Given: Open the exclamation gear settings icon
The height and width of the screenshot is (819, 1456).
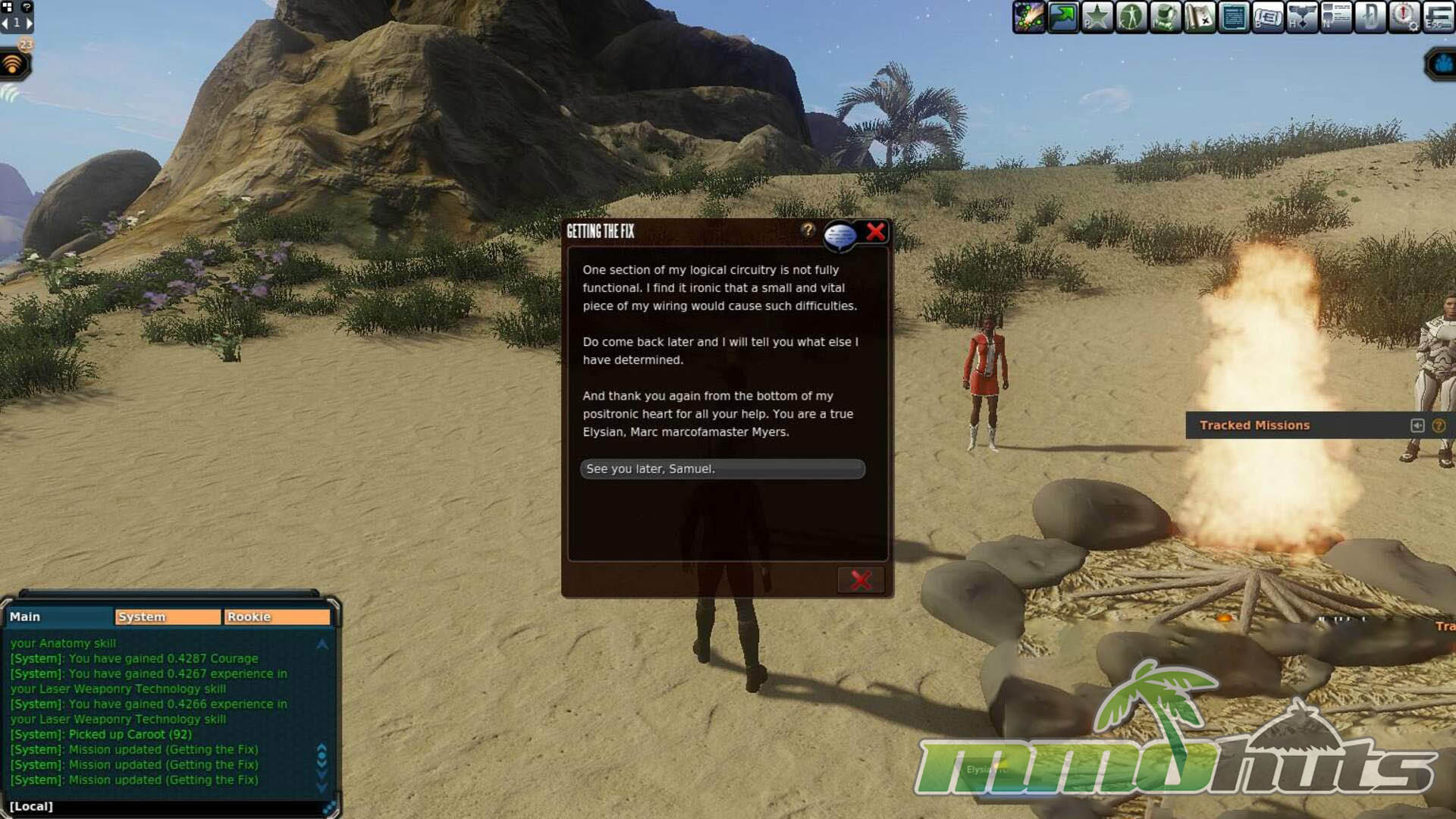Looking at the screenshot, I should coord(1404,17).
